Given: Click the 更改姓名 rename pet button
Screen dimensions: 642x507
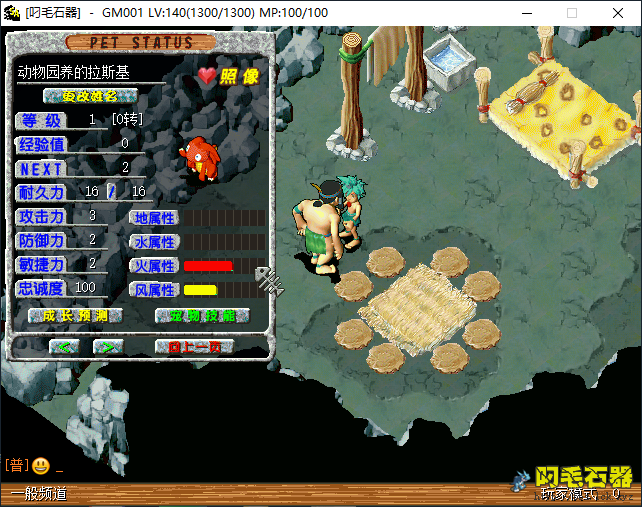Looking at the screenshot, I should tap(90, 96).
